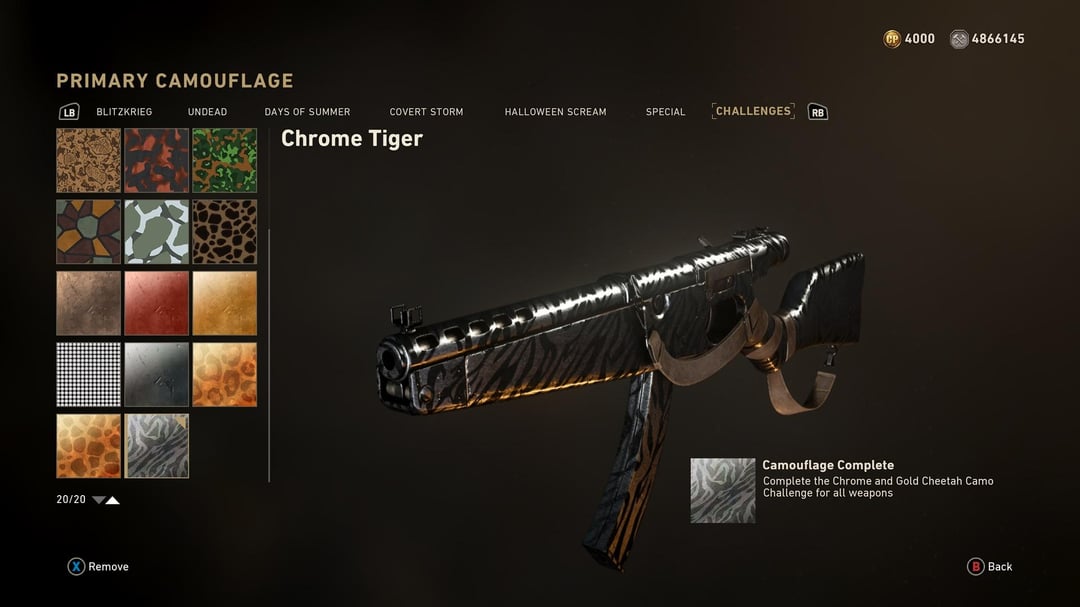1080x607 pixels.
Task: Choose the tan floral pattern camo swatch
Action: click(88, 160)
